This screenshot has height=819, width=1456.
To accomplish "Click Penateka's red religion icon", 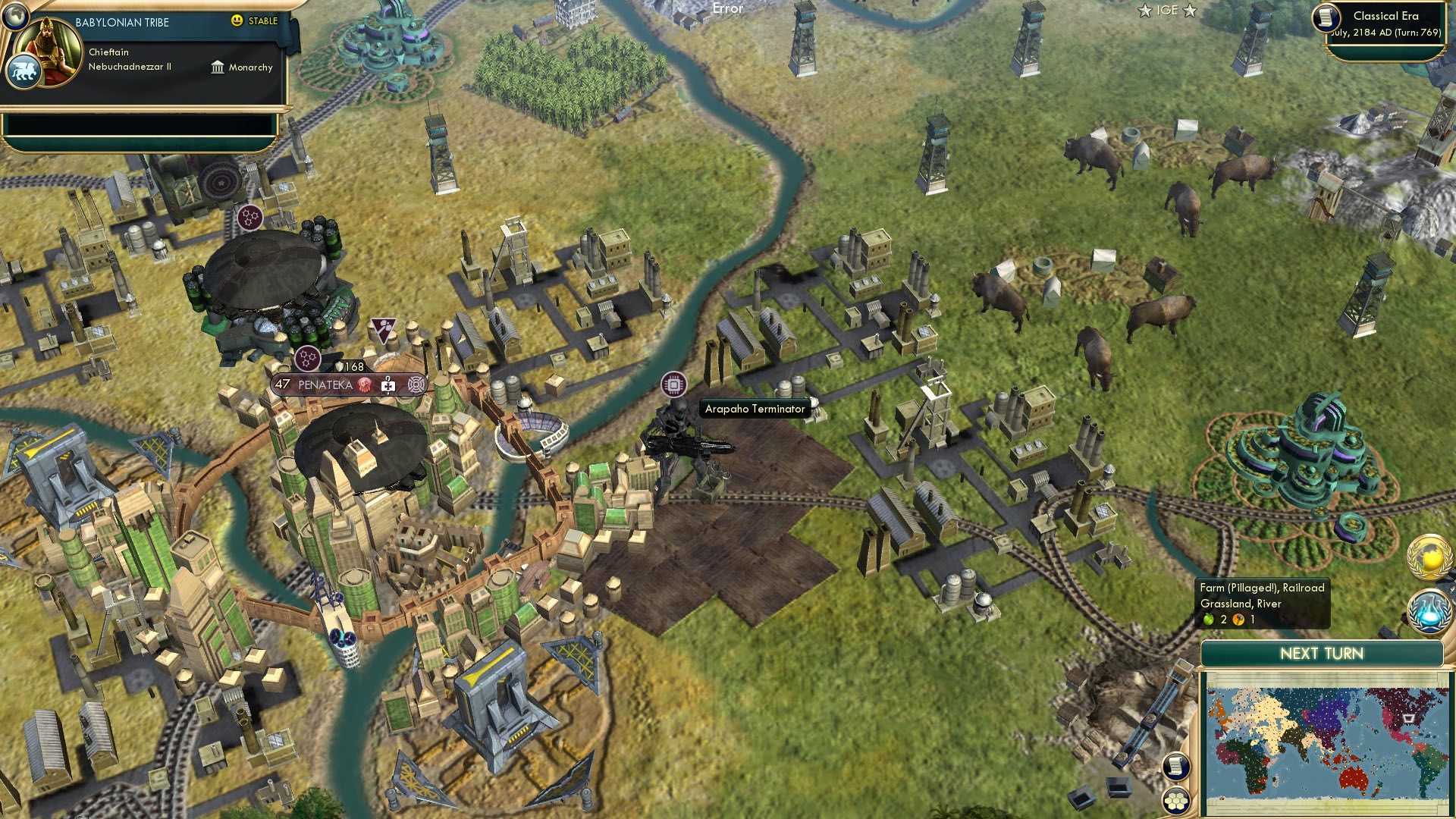I will tap(366, 384).
